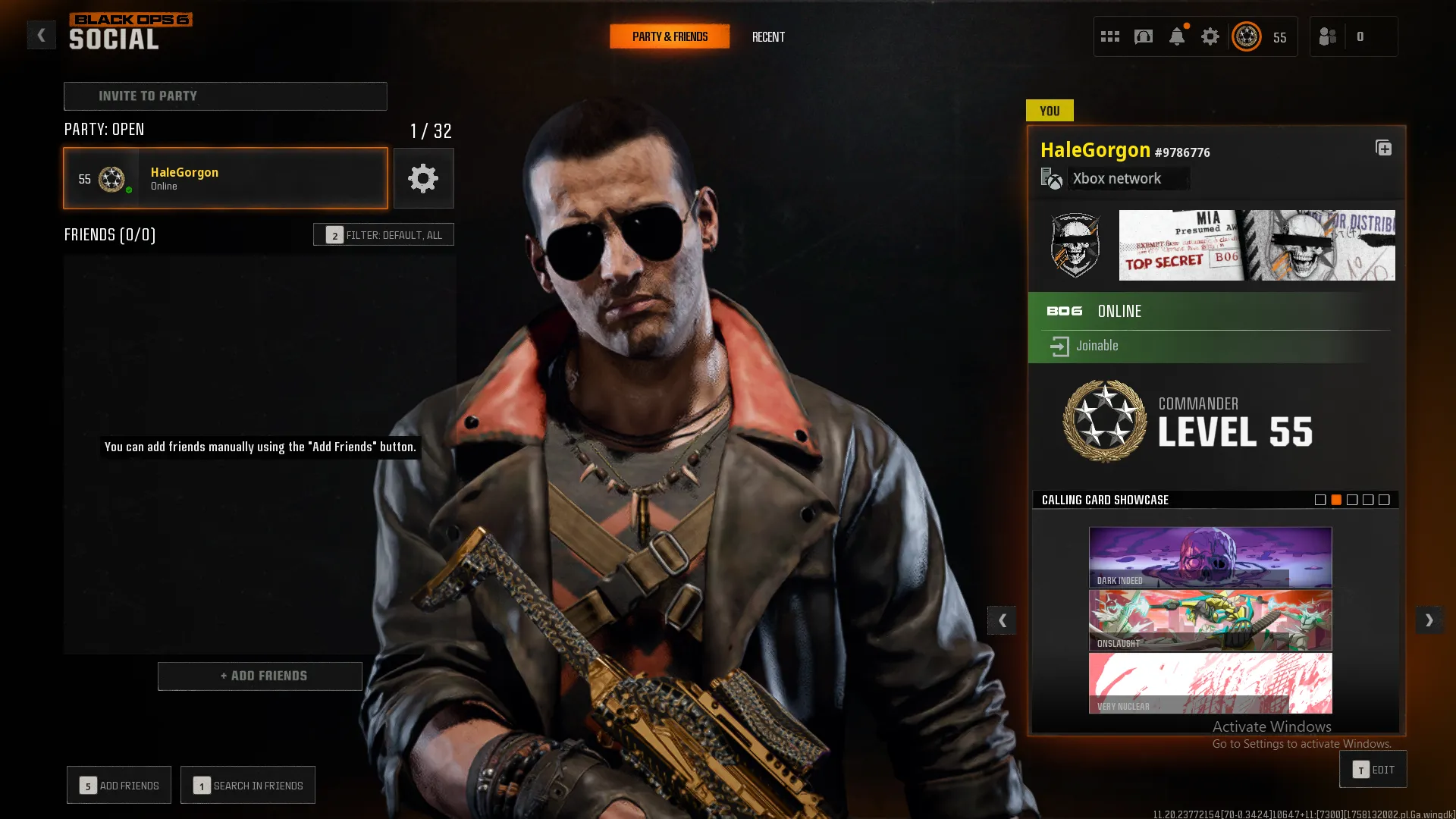This screenshot has width=1456, height=819.
Task: Select the Dark Indeed calling card
Action: click(1210, 557)
